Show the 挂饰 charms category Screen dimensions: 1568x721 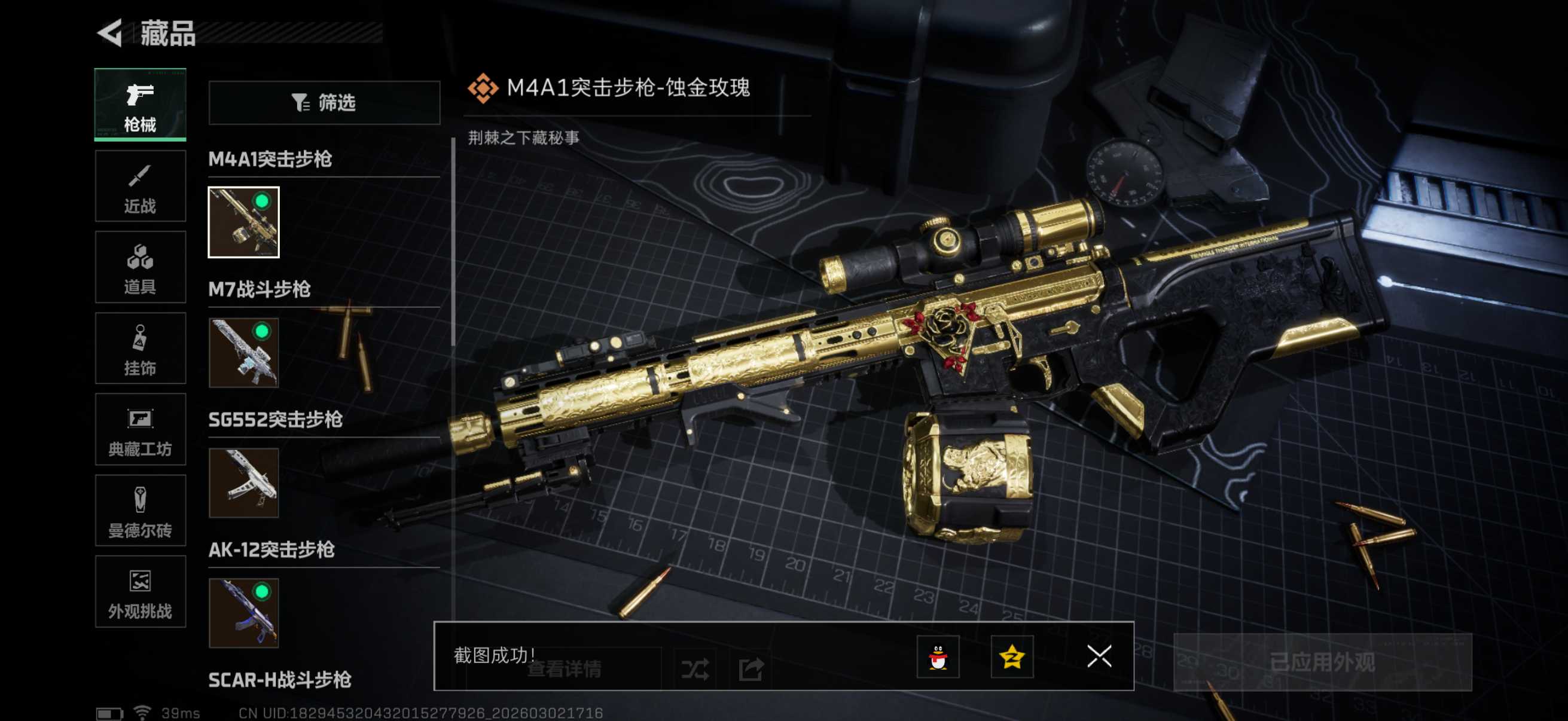coord(140,349)
